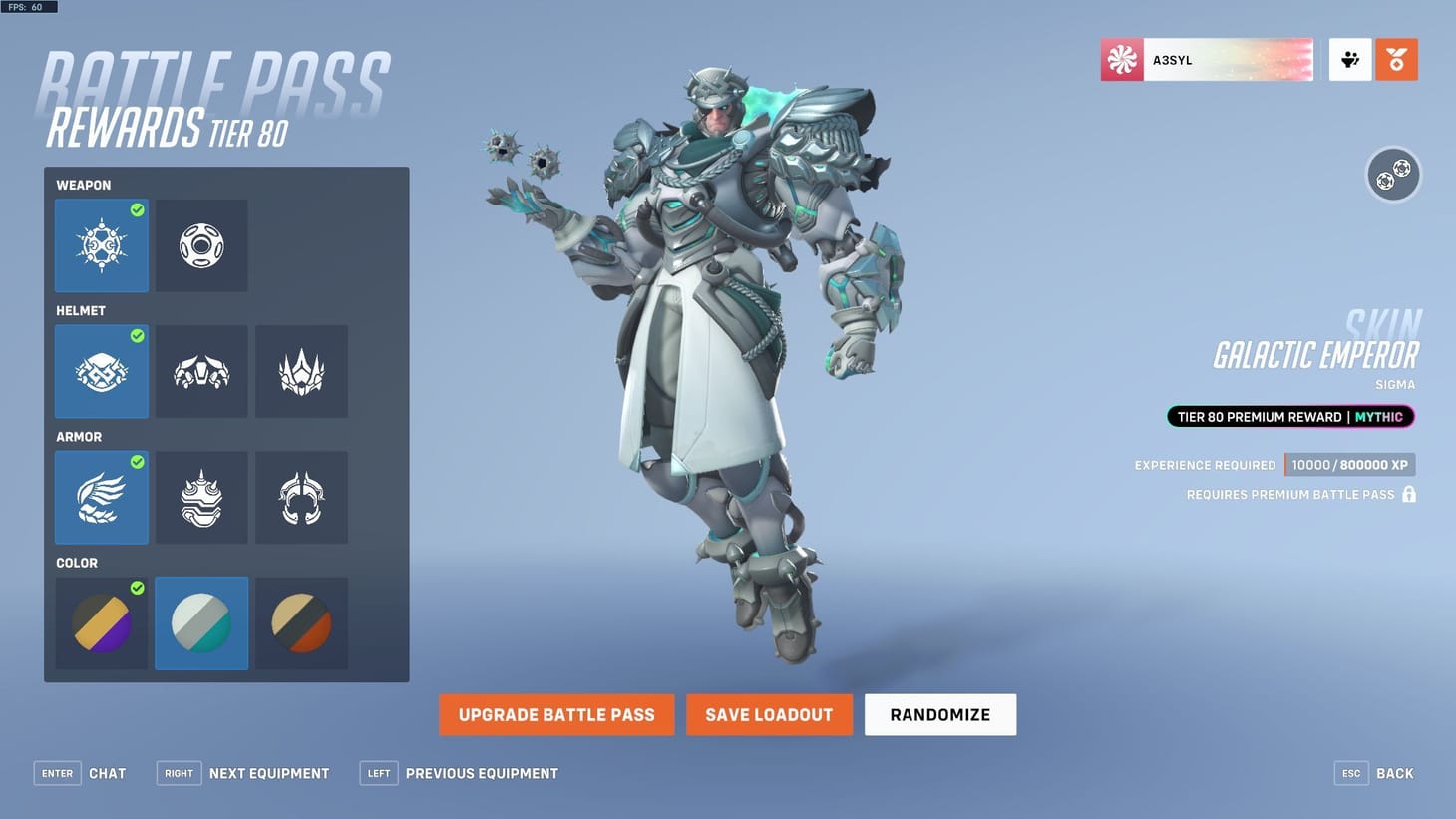Open Chat from the bottom bar
1456x819 pixels.
(107, 773)
